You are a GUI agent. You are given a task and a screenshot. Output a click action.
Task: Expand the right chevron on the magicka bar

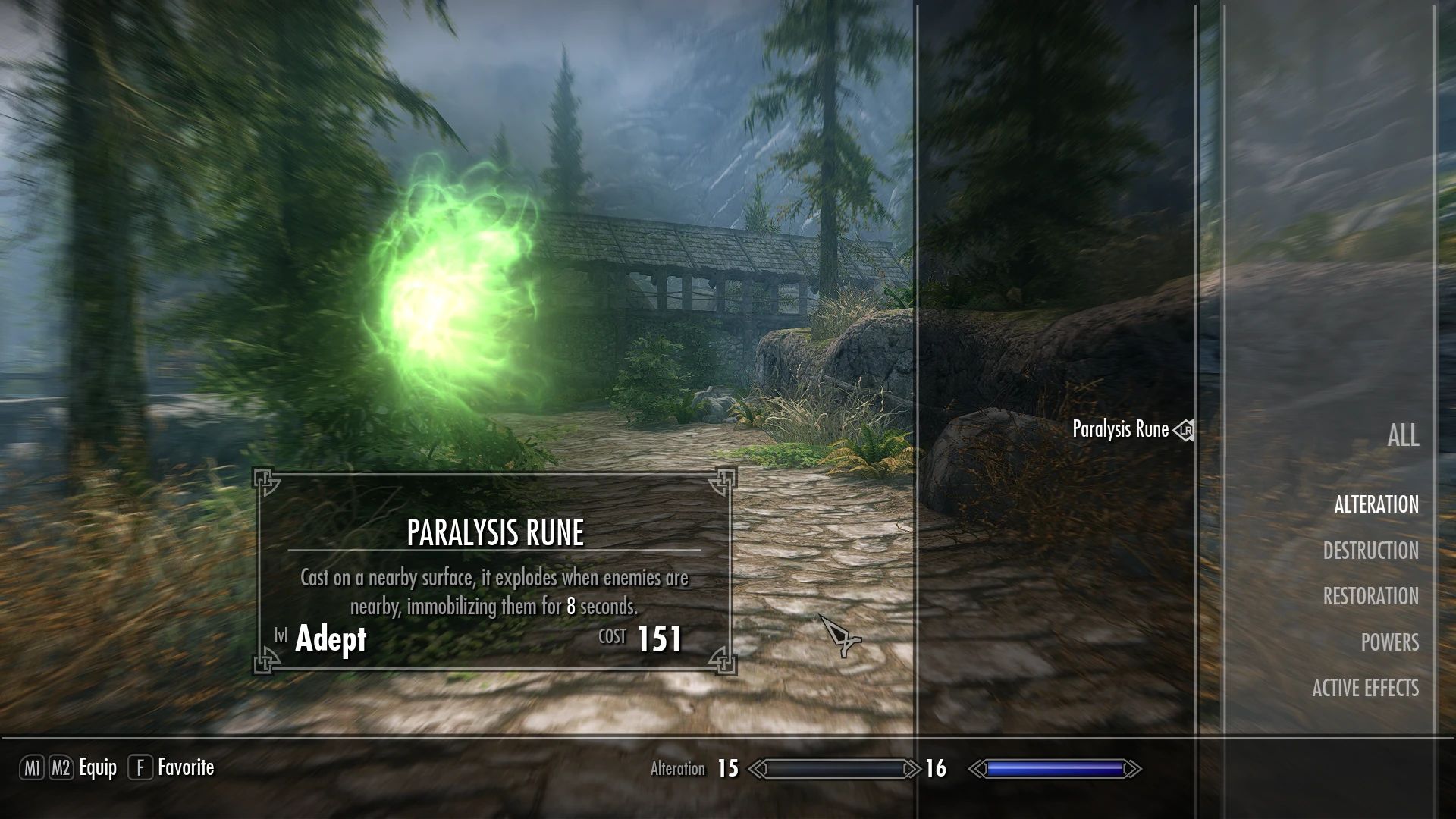pyautogui.click(x=1135, y=768)
